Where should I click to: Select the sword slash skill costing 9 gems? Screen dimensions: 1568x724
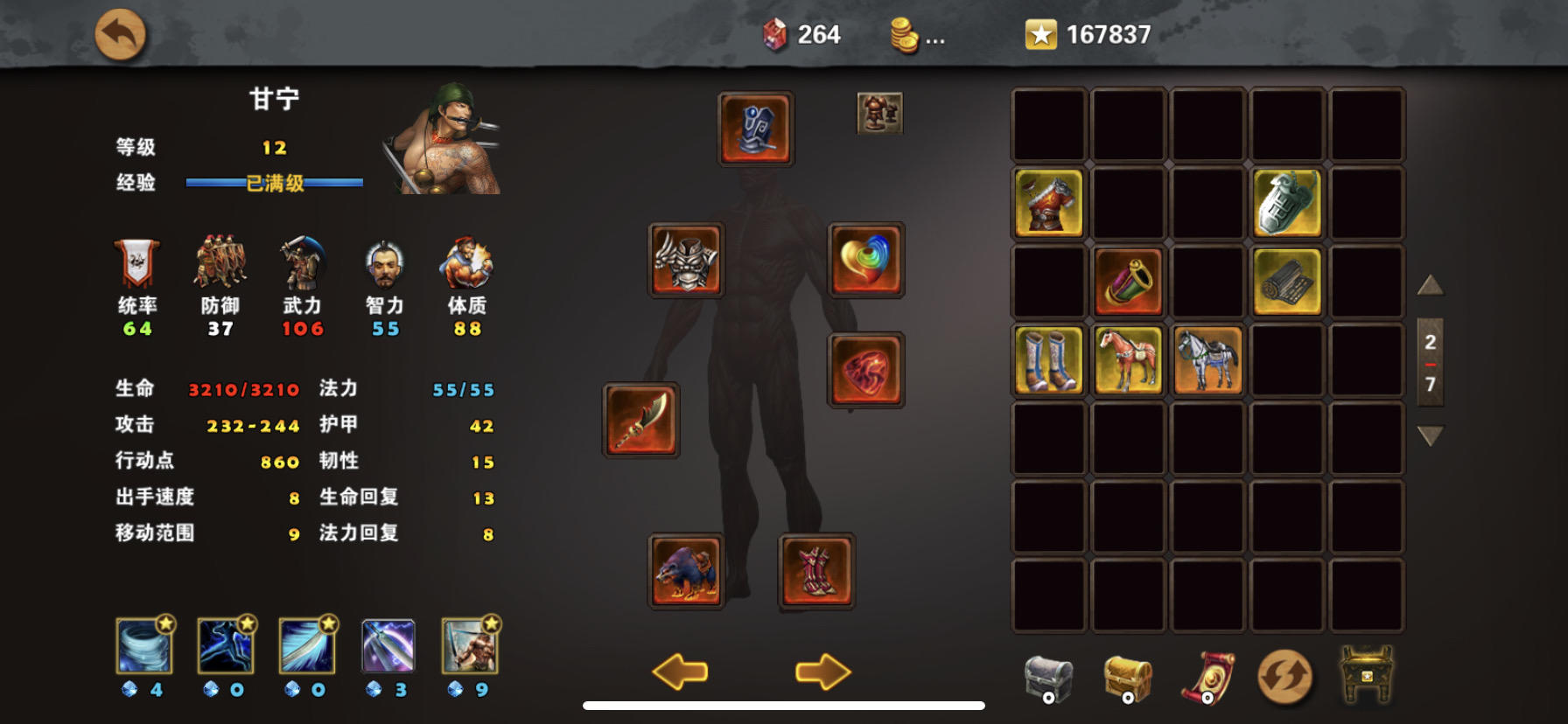coord(468,649)
